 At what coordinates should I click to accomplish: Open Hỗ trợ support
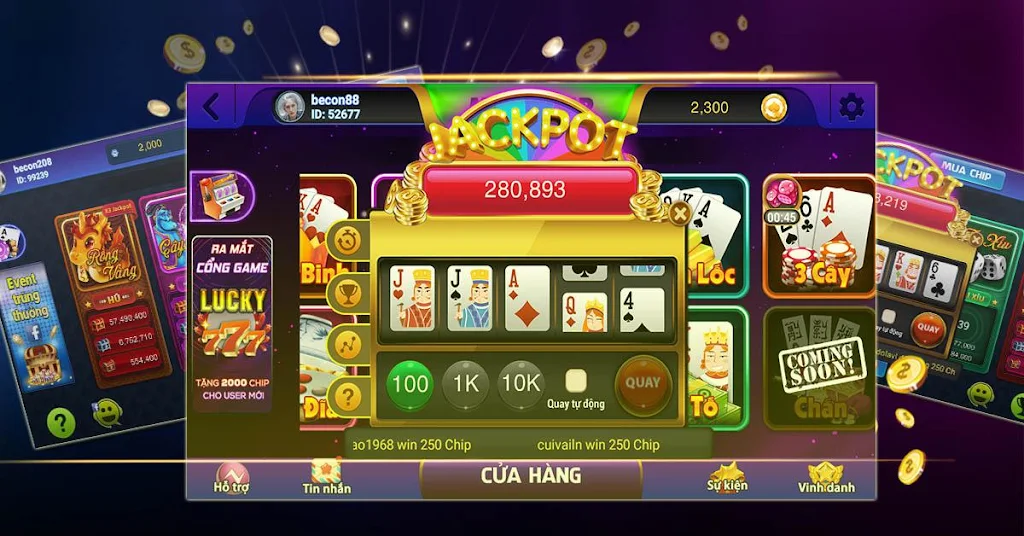(x=232, y=478)
